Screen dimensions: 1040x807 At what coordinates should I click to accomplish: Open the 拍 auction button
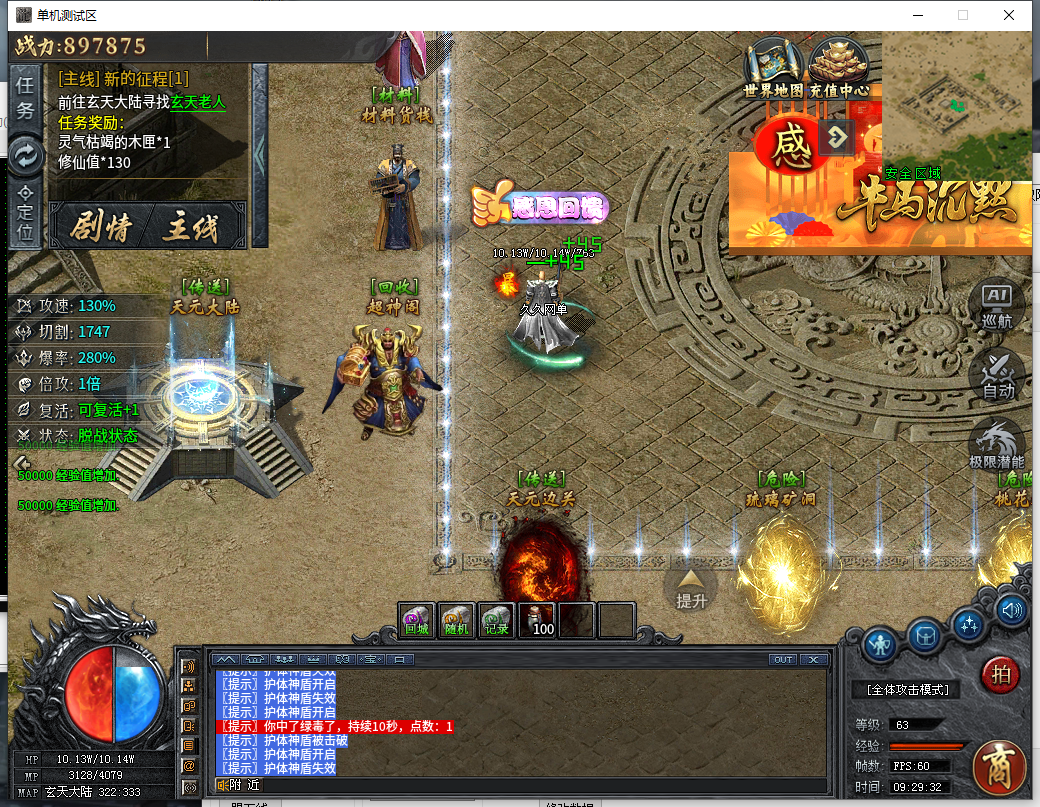(1000, 675)
